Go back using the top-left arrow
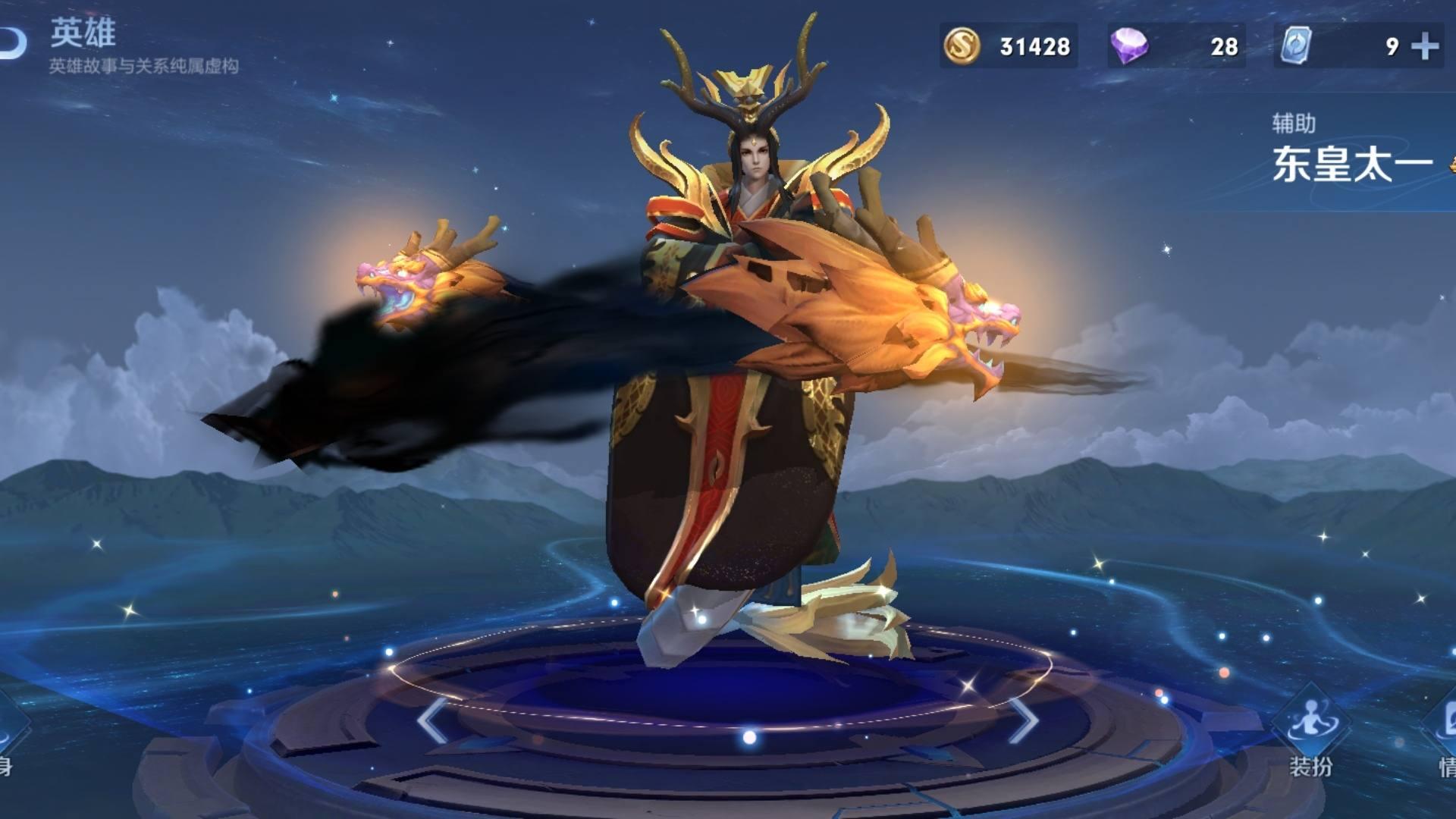 (x=14, y=43)
